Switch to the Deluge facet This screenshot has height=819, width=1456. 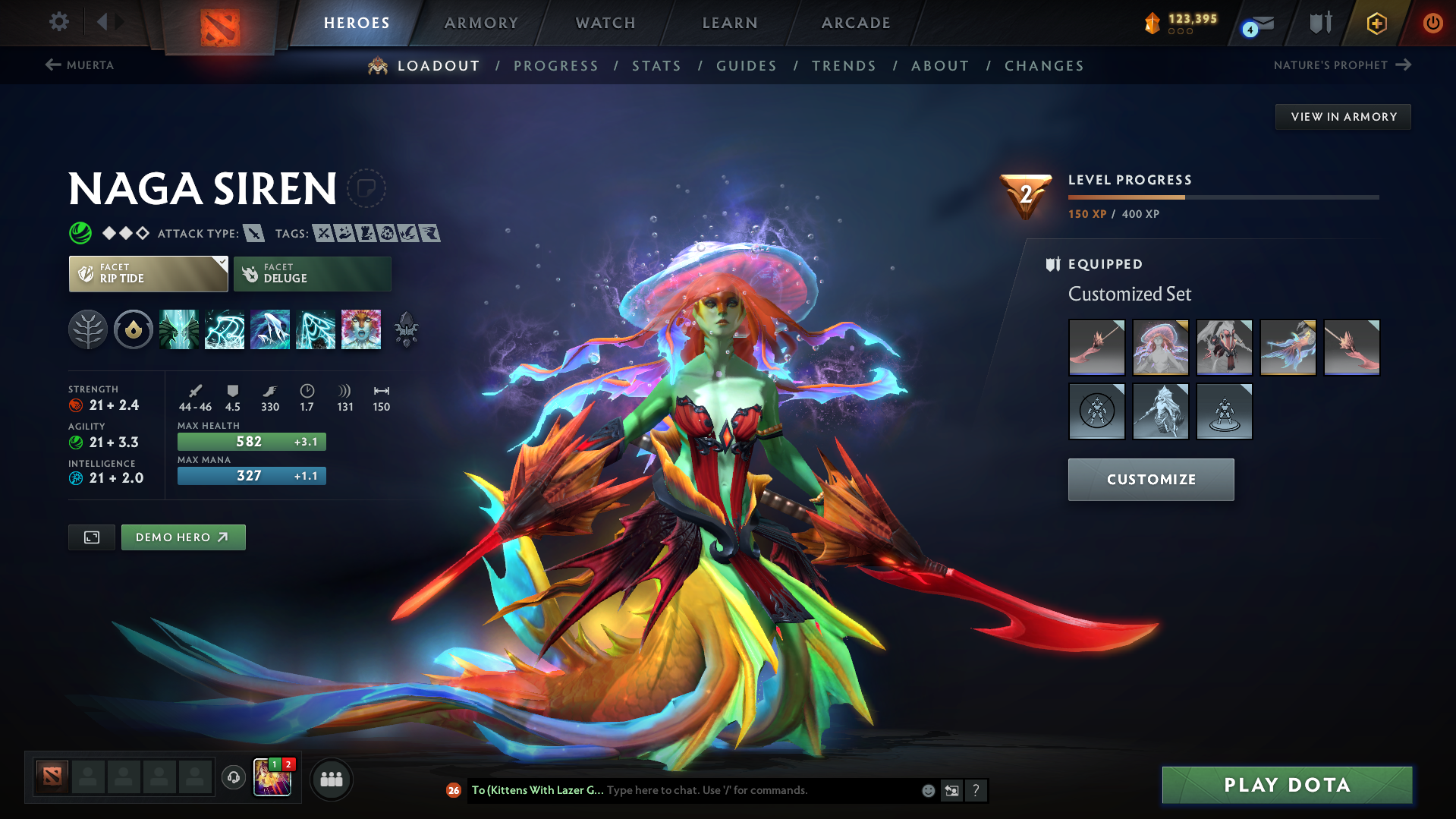[312, 273]
